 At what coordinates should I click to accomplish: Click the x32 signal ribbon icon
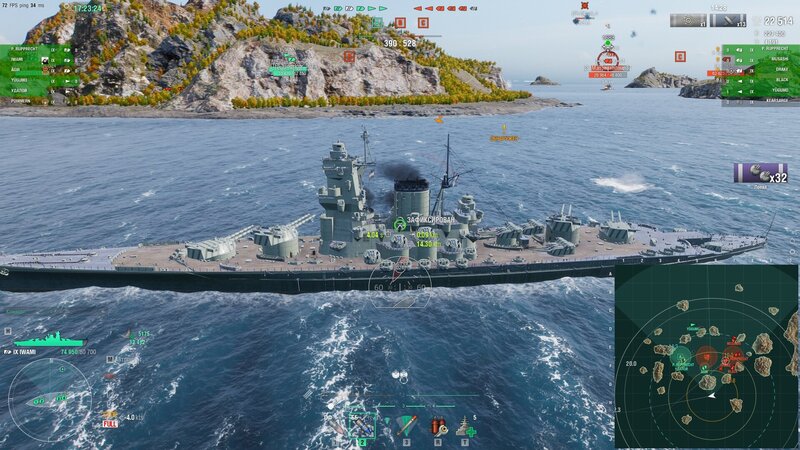761,173
